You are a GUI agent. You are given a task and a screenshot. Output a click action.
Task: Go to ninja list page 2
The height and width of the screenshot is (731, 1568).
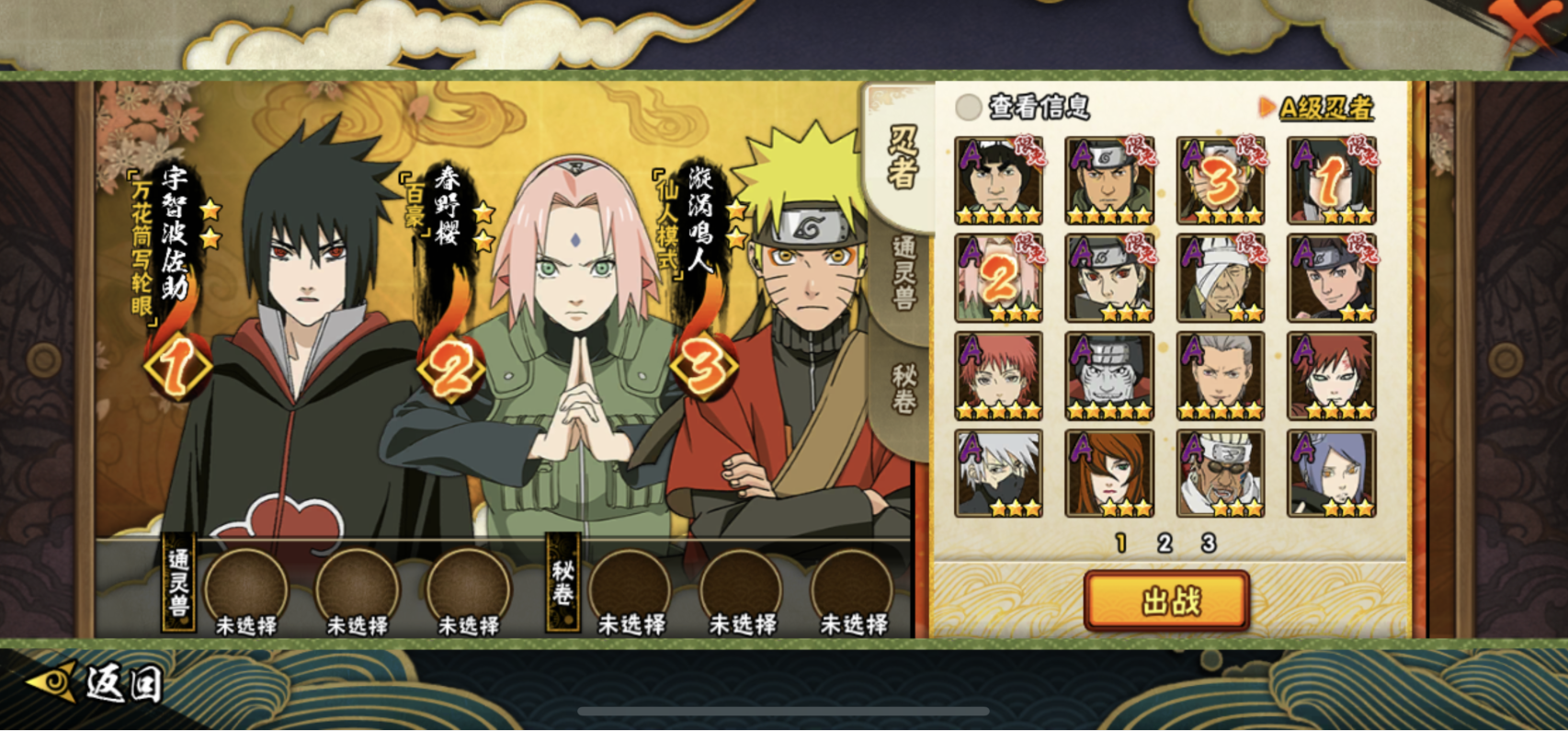click(x=1165, y=543)
